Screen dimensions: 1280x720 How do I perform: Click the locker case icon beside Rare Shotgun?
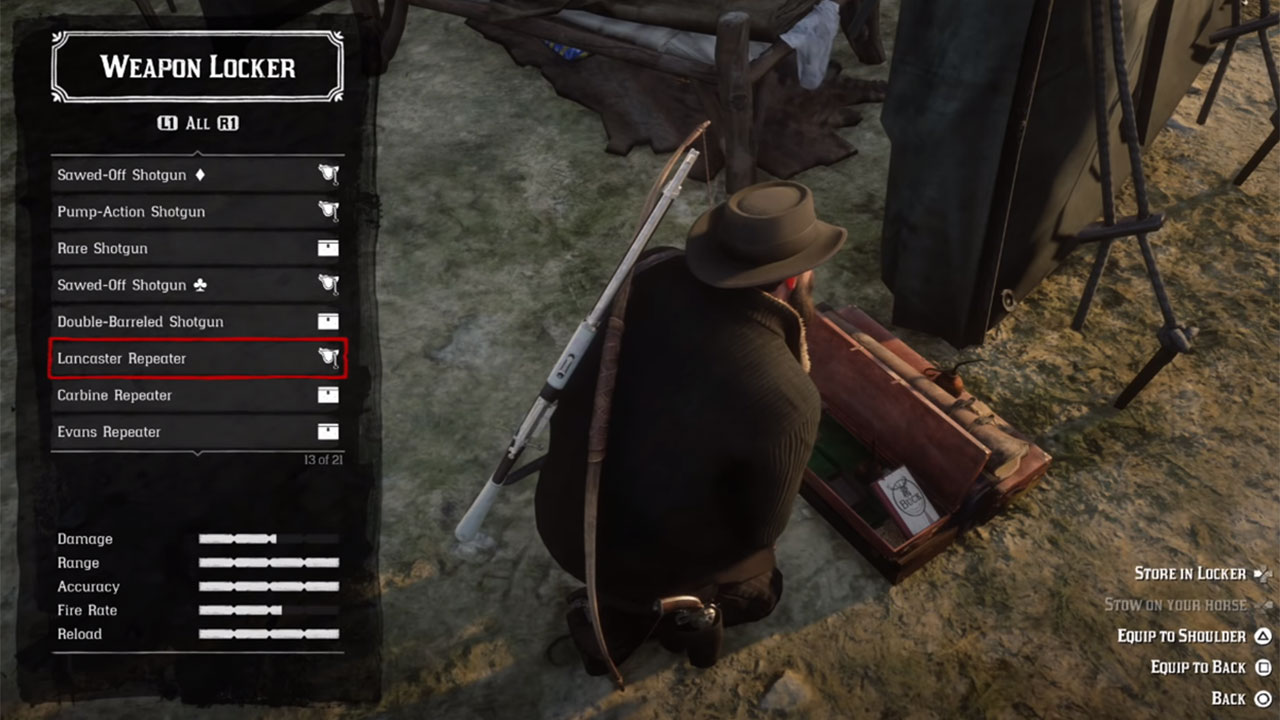coord(330,248)
